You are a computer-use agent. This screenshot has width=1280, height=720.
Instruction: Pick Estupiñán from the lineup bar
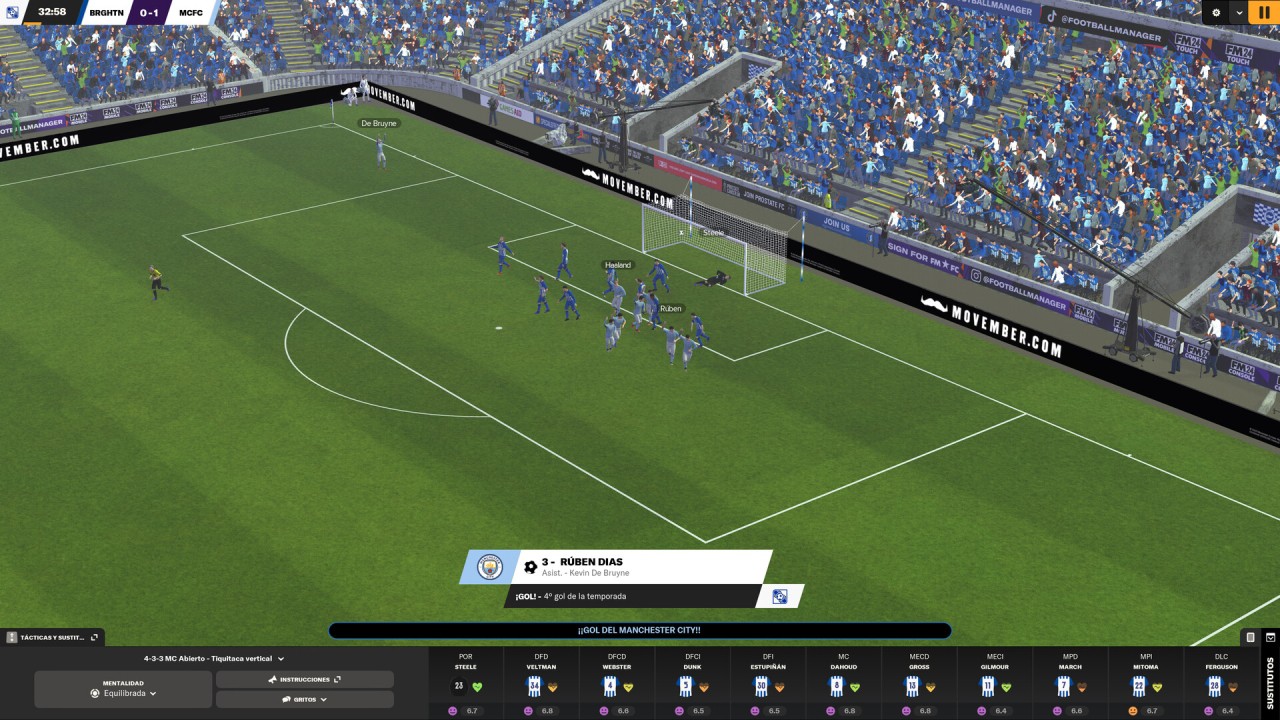tap(768, 684)
